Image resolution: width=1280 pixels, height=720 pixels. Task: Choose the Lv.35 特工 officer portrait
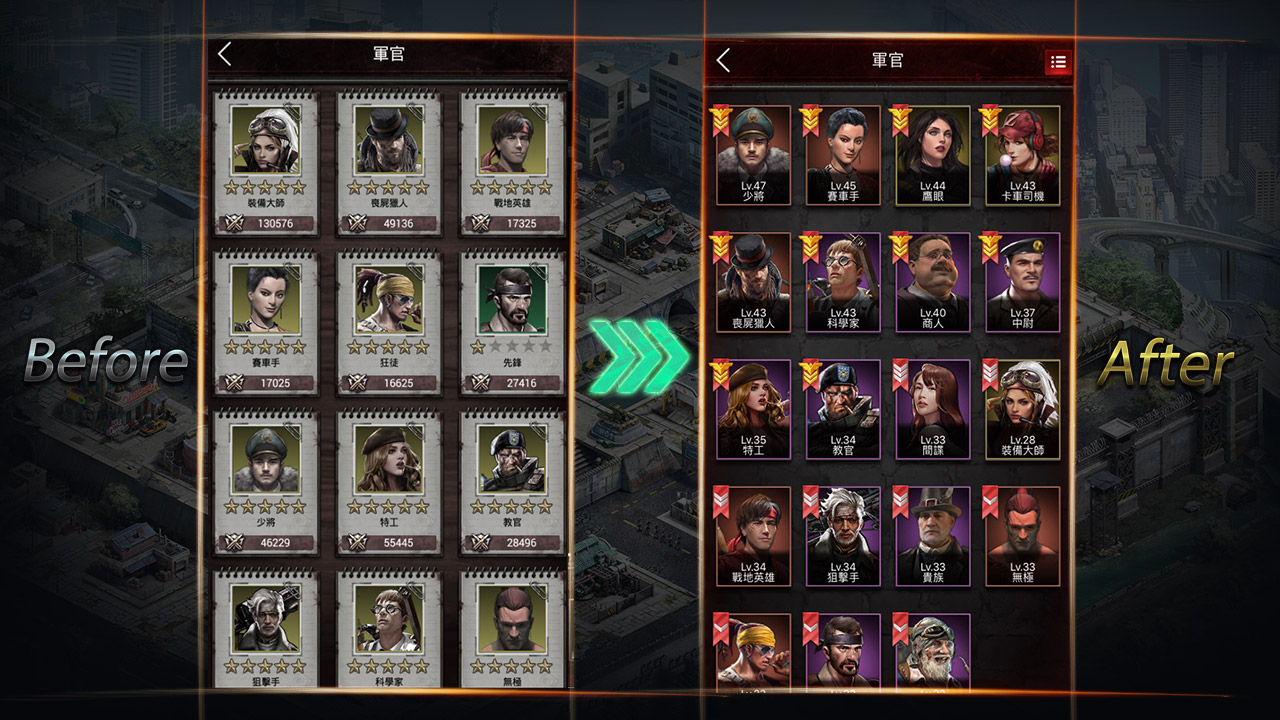753,409
